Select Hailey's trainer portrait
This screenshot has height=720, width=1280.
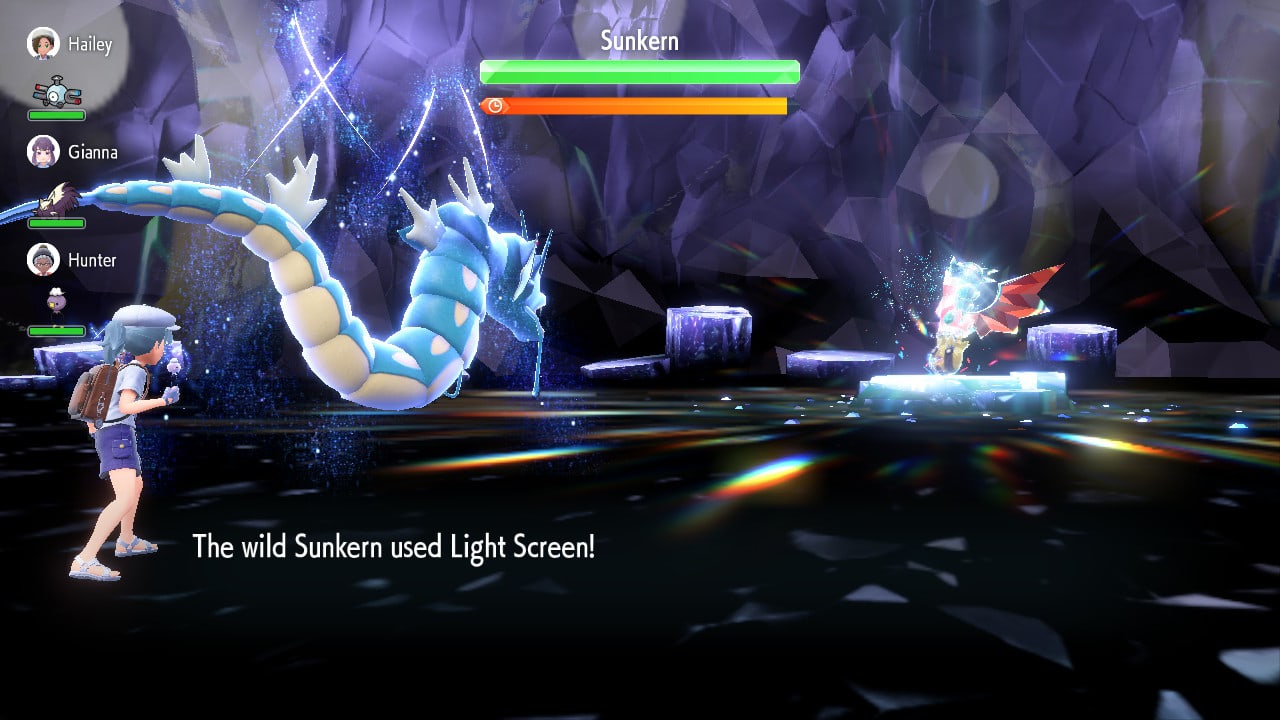[x=43, y=44]
